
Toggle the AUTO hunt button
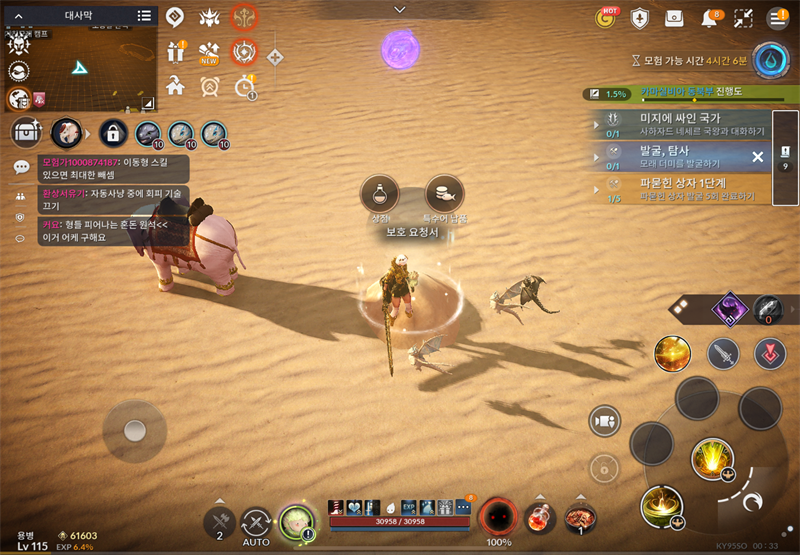pyautogui.click(x=257, y=523)
